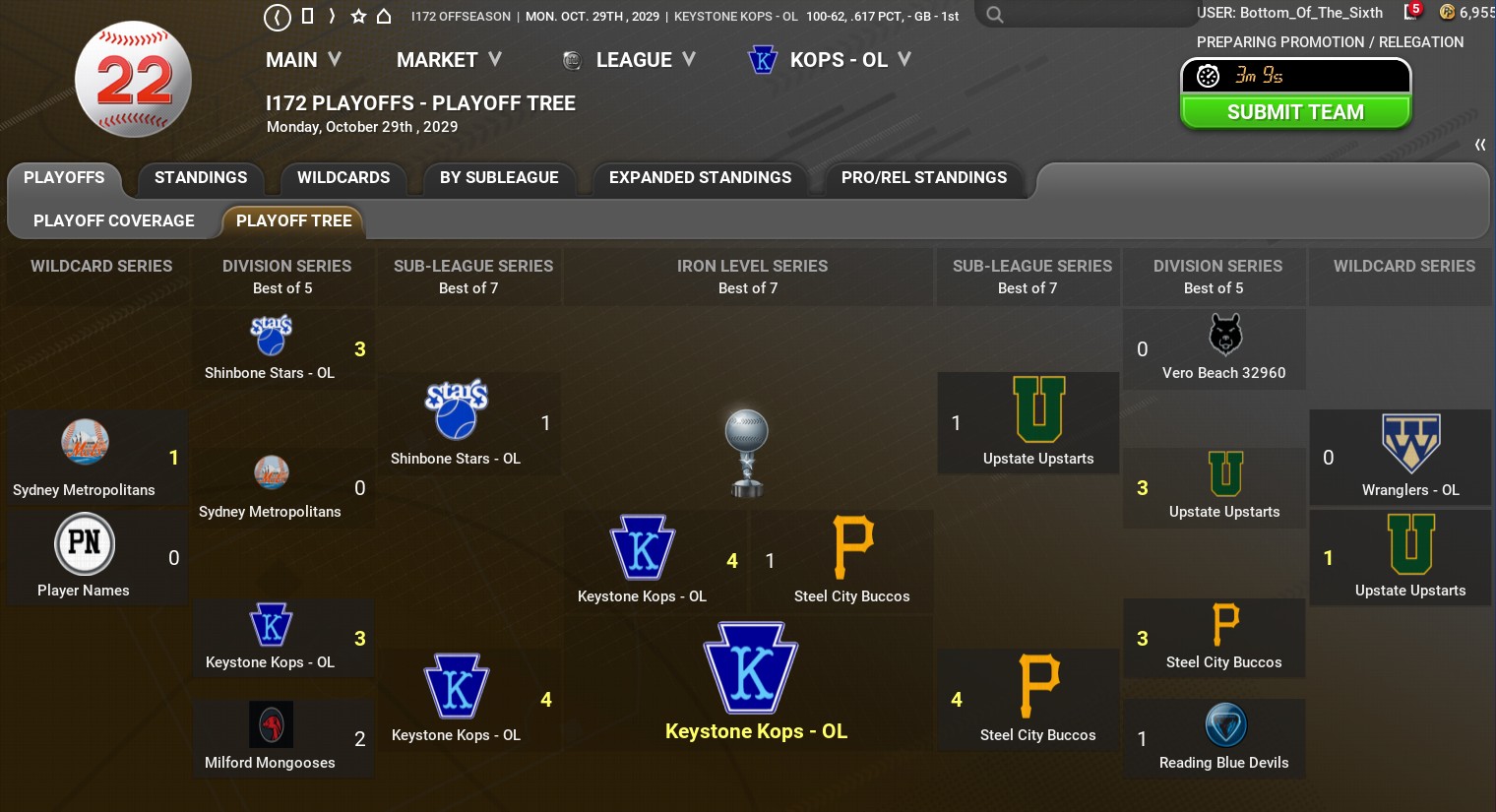
Task: Open the MARKET dropdown menu
Action: click(x=449, y=60)
